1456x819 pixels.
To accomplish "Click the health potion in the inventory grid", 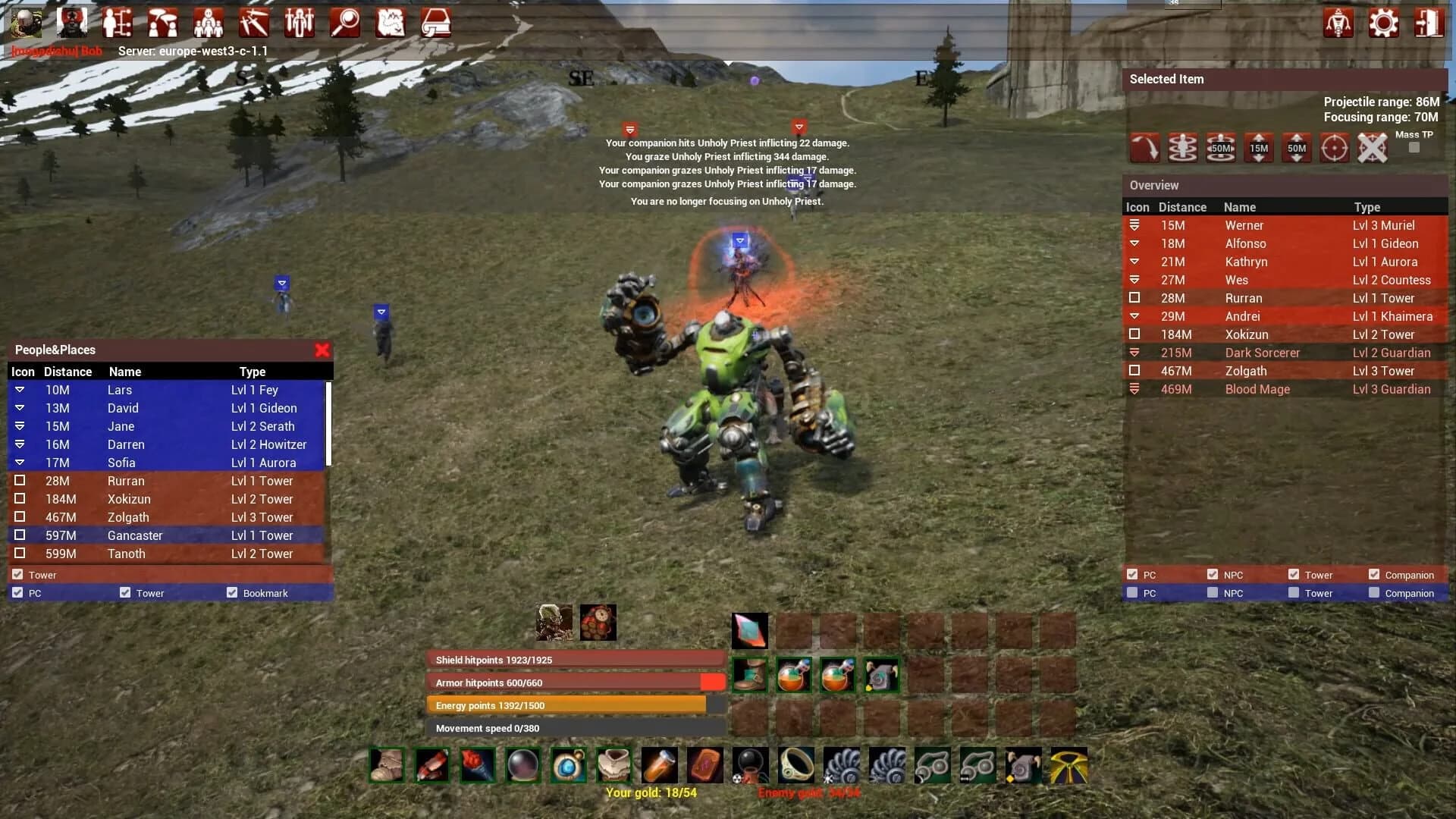I will click(x=793, y=675).
